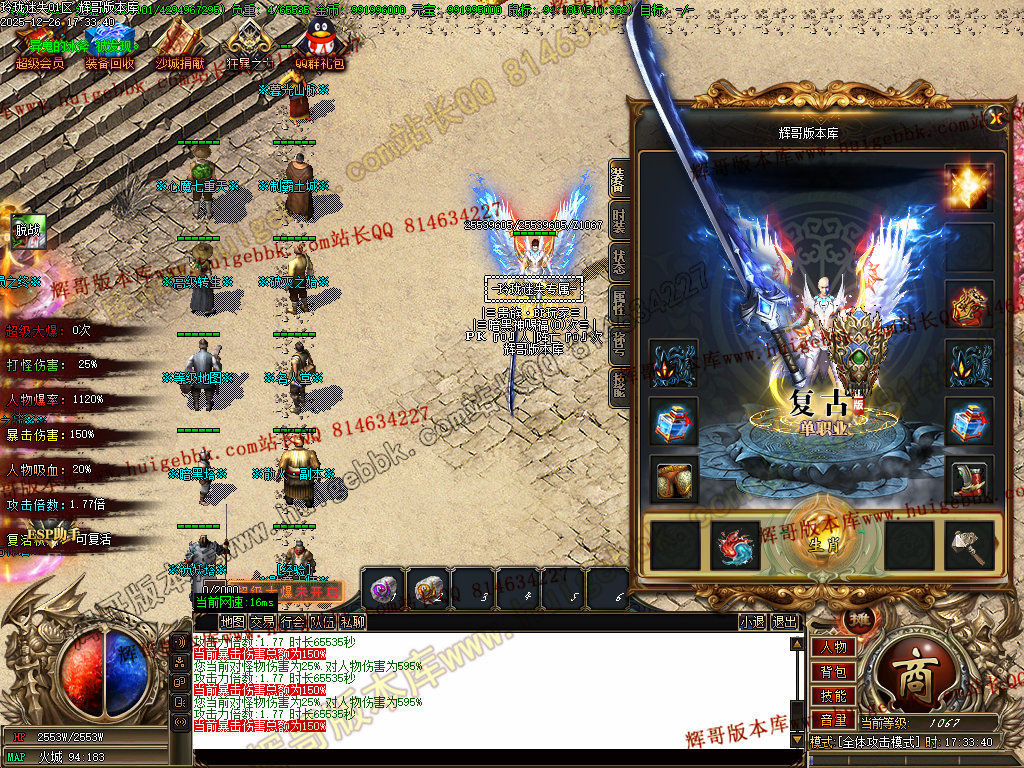1024x768 pixels.
Task: Open the 商 shop round button
Action: point(912,680)
